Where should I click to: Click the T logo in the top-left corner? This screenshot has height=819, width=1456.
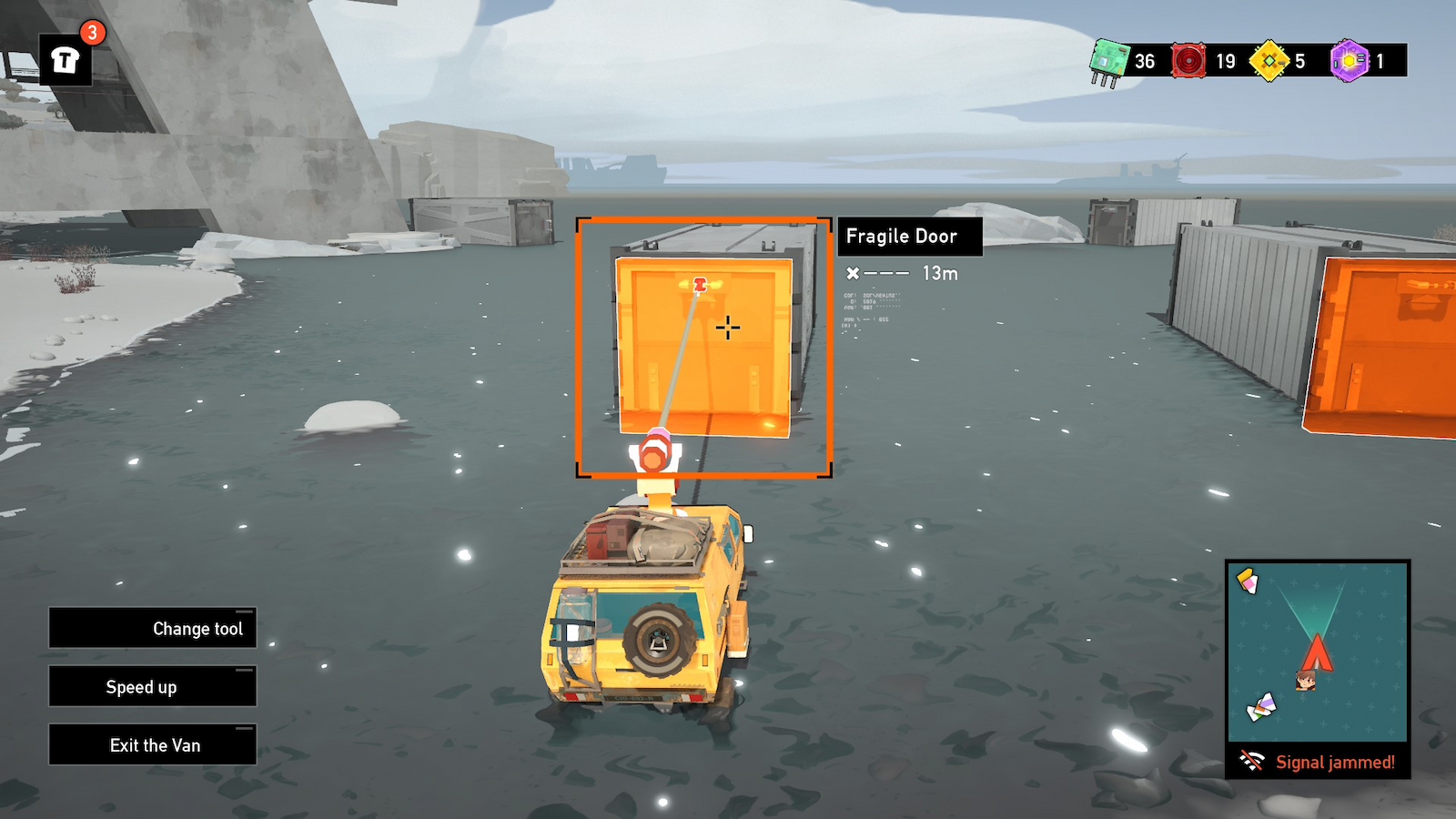pyautogui.click(x=66, y=57)
